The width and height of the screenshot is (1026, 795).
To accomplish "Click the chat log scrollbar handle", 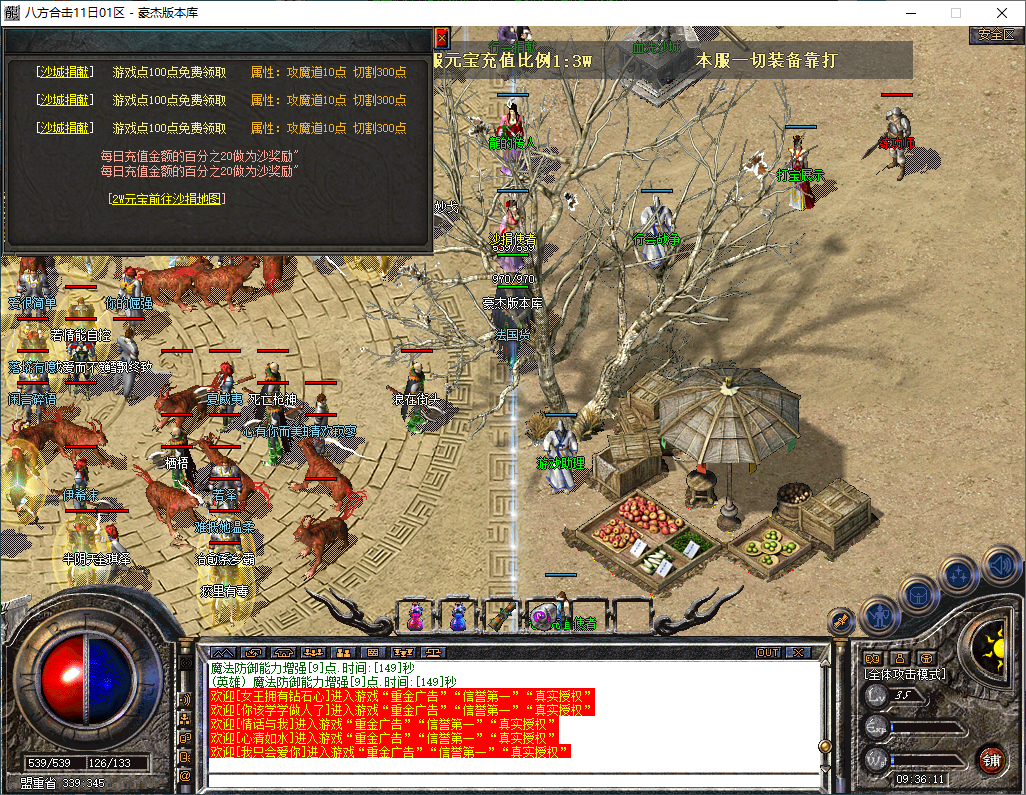I will click(x=824, y=745).
